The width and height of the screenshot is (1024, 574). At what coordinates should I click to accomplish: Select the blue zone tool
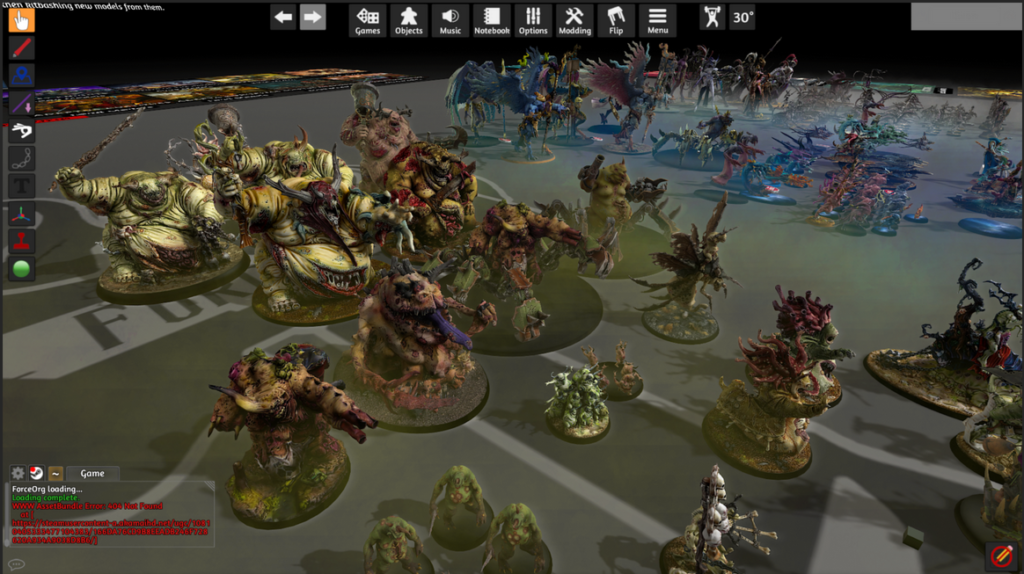click(22, 75)
